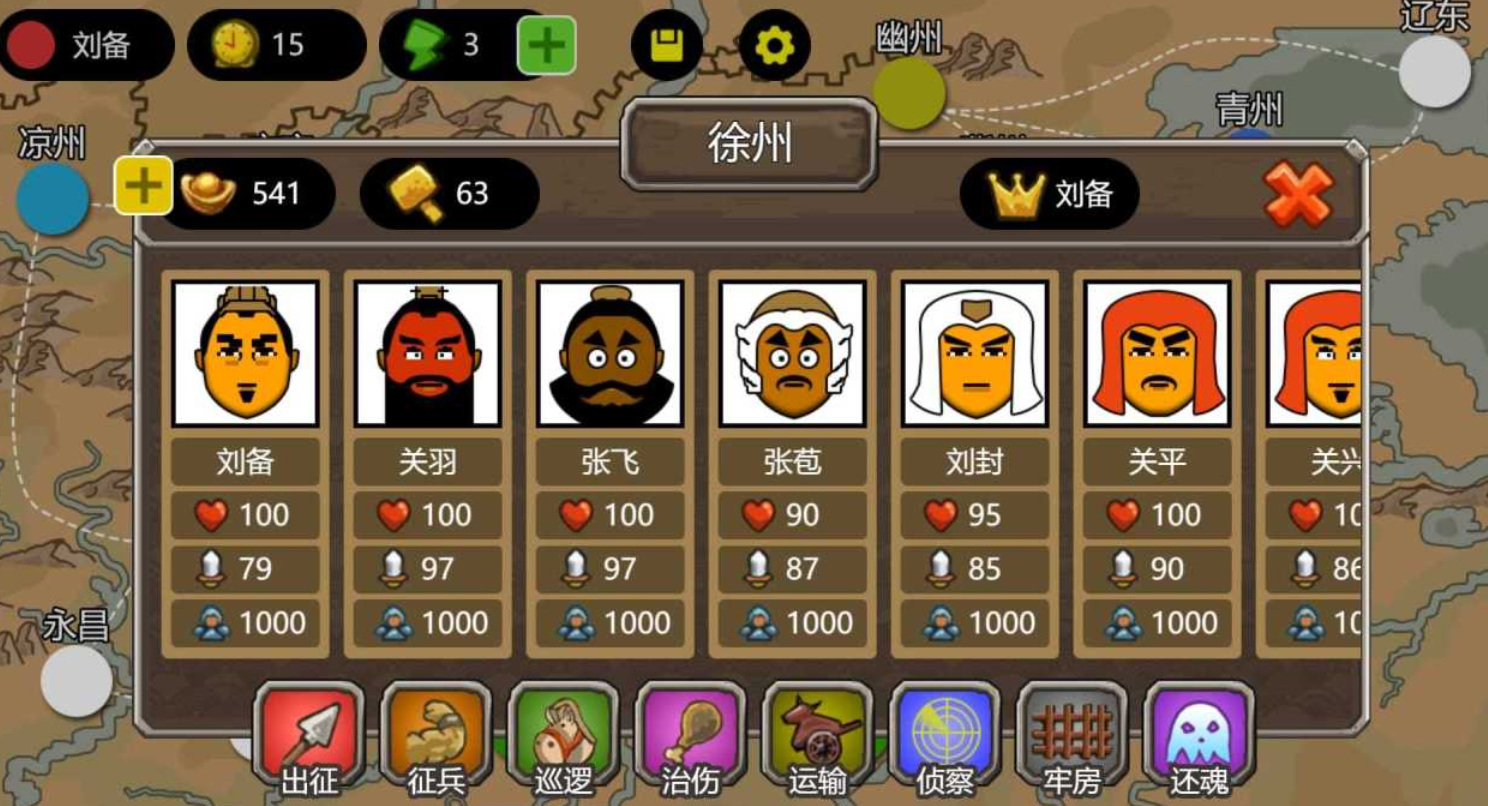Tap the crown showing ruler 刘备

tap(1047, 196)
